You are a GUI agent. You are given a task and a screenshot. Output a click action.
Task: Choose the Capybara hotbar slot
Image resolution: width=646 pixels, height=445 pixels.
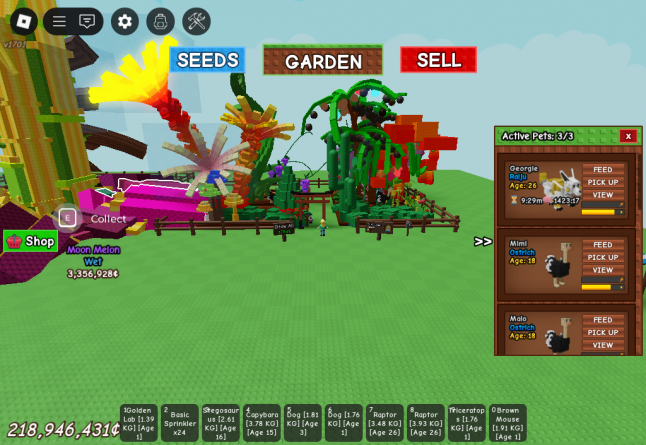[x=262, y=423]
